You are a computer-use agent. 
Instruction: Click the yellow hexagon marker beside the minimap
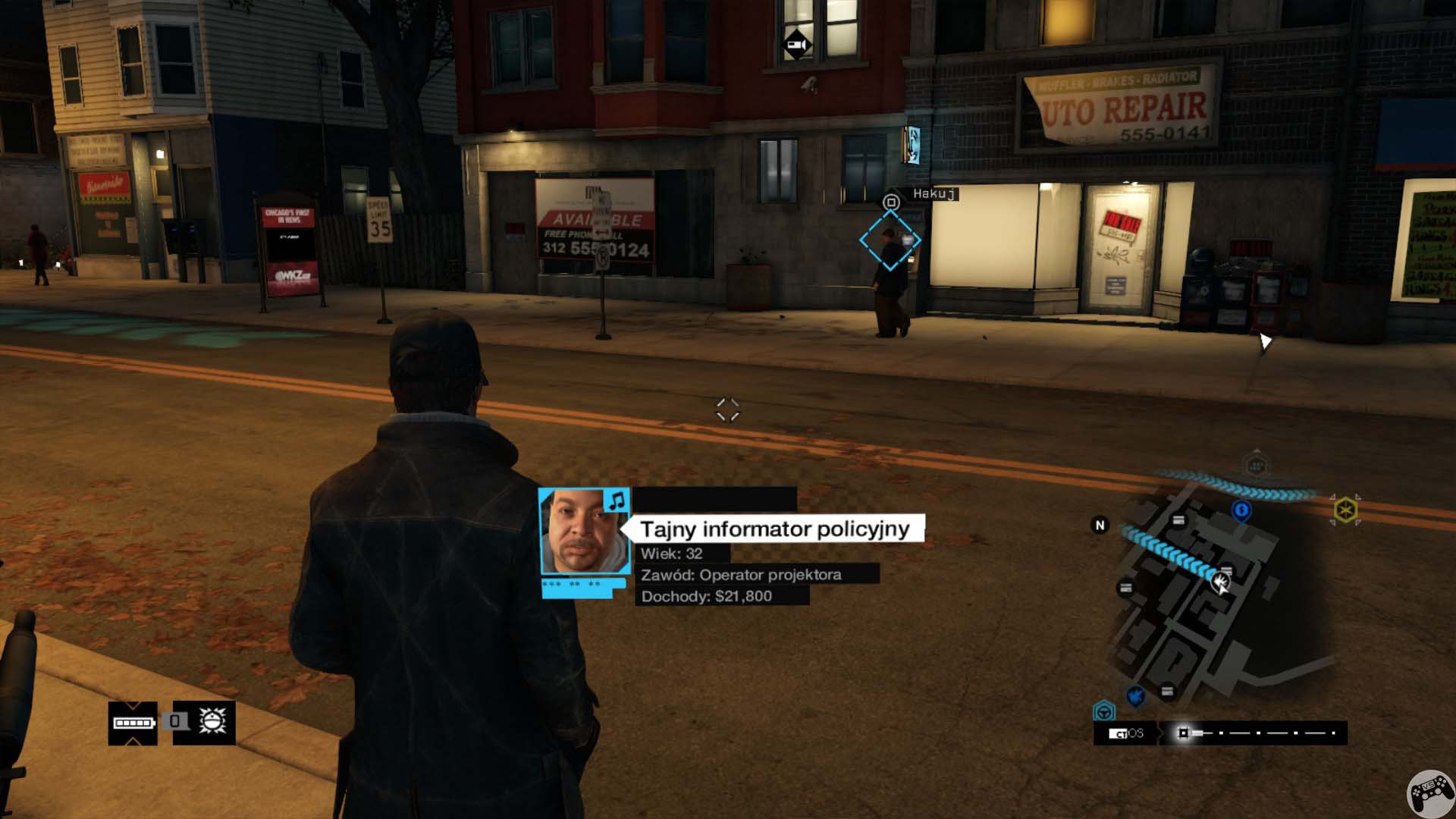(1345, 510)
